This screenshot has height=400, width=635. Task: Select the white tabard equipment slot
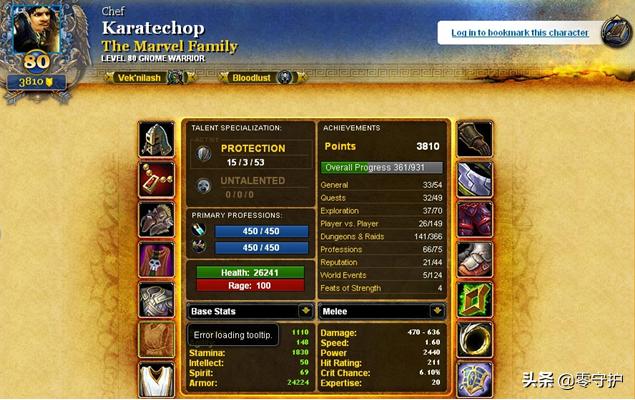[x=157, y=379]
